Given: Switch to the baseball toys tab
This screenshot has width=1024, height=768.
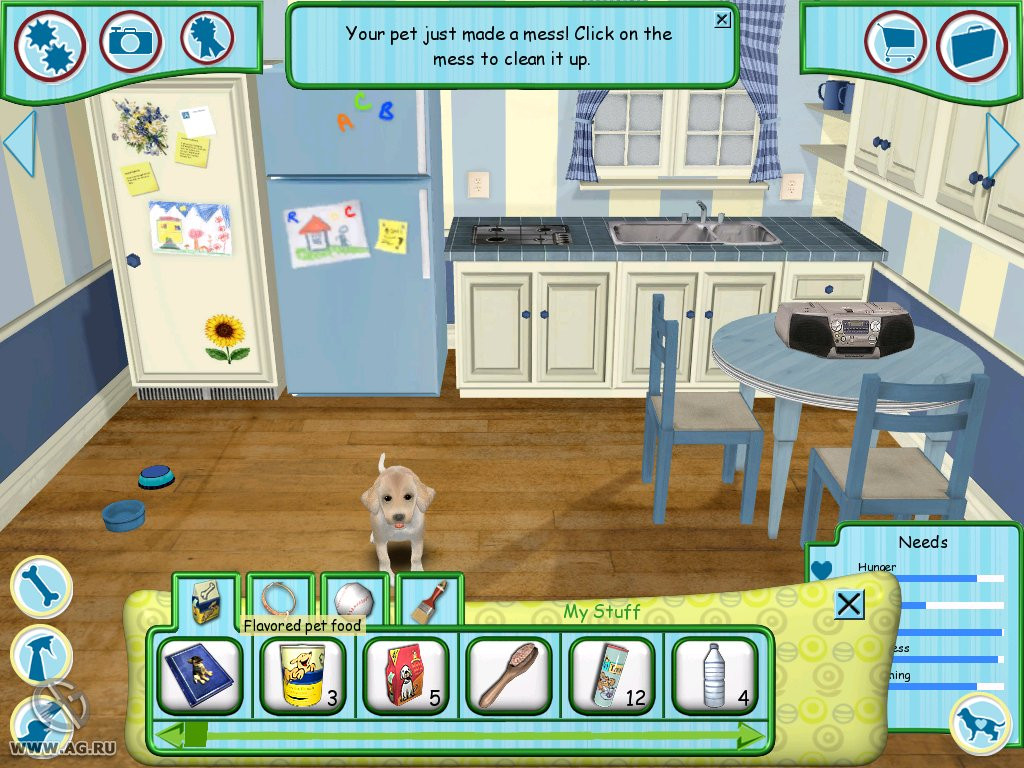Looking at the screenshot, I should click(x=353, y=600).
